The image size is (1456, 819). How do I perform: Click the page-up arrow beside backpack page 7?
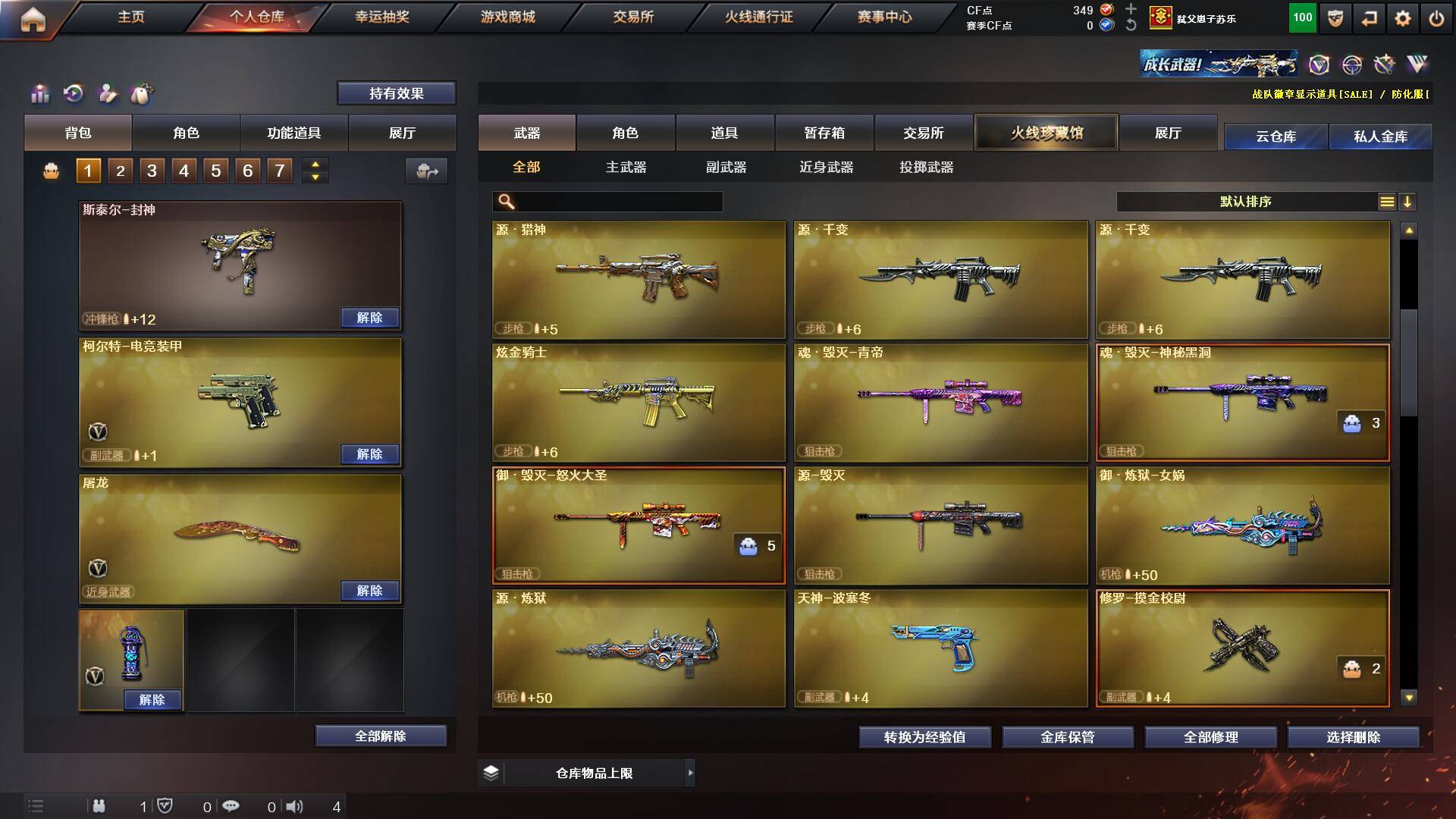315,164
